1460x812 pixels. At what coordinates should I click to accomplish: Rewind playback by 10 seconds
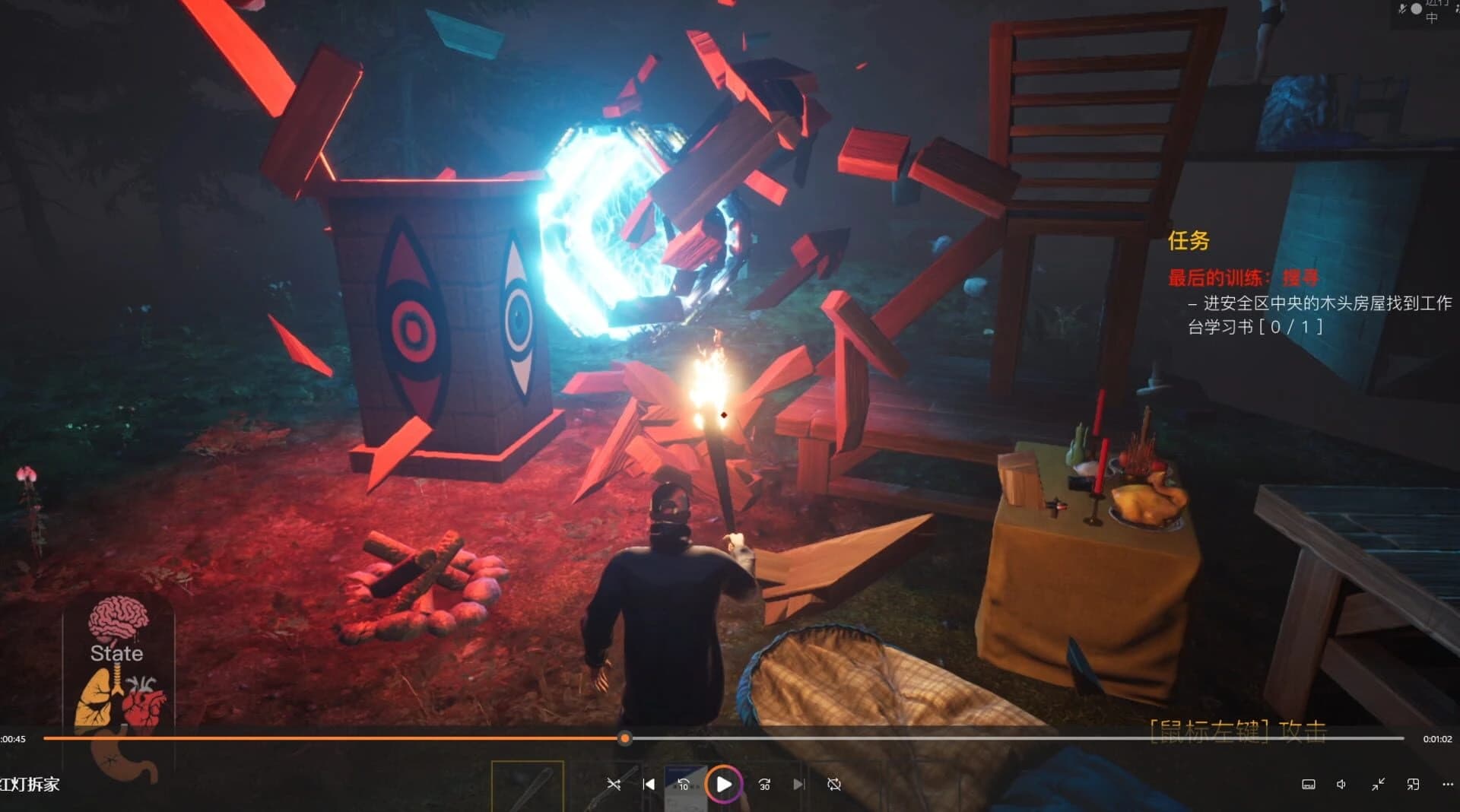tap(684, 784)
